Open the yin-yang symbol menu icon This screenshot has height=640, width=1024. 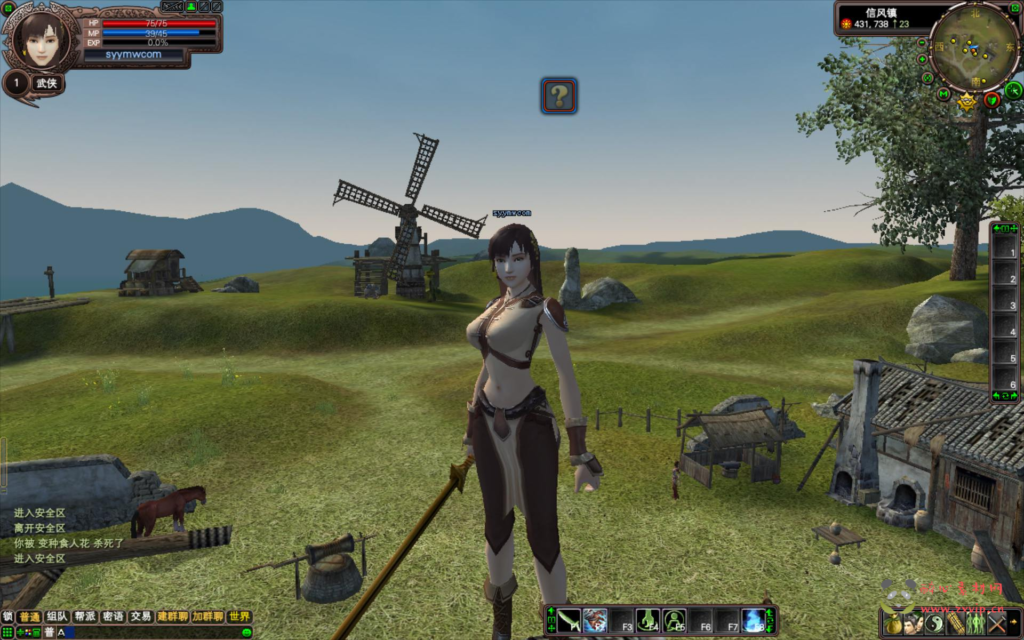(x=936, y=624)
